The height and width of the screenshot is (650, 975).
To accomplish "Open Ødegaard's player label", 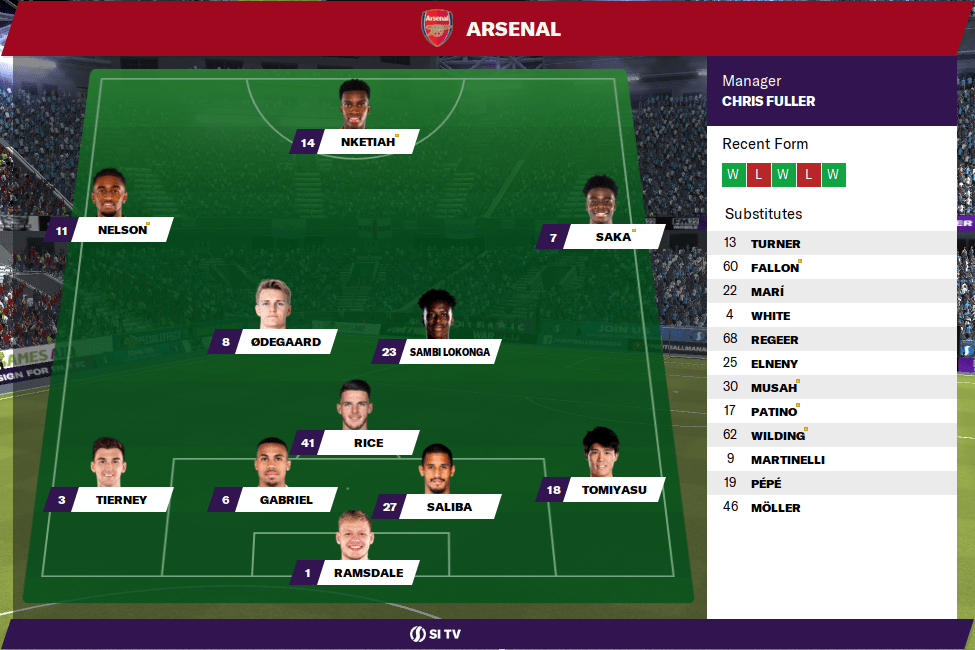I will tap(283, 342).
